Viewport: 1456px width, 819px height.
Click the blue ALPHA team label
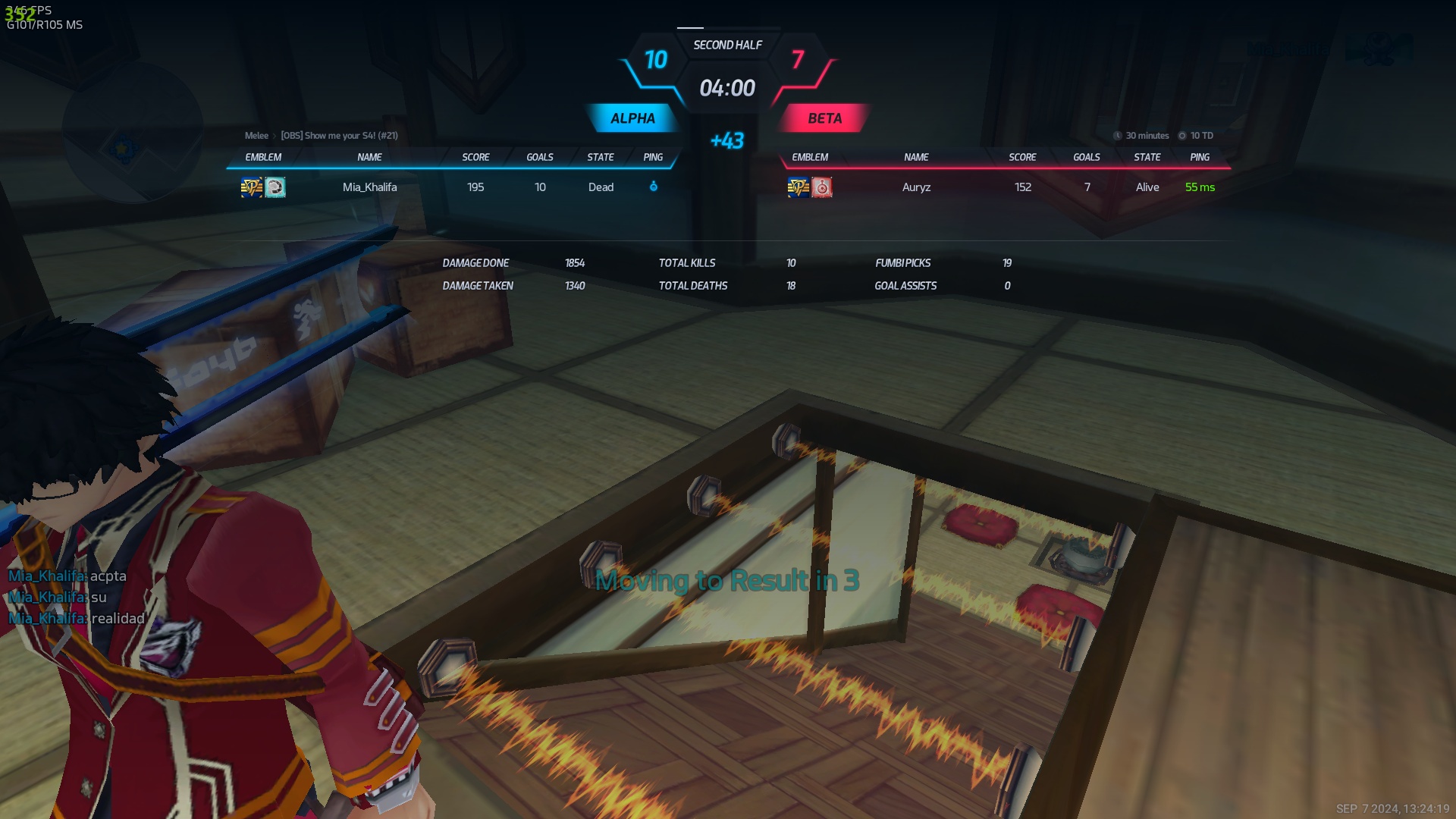point(632,118)
